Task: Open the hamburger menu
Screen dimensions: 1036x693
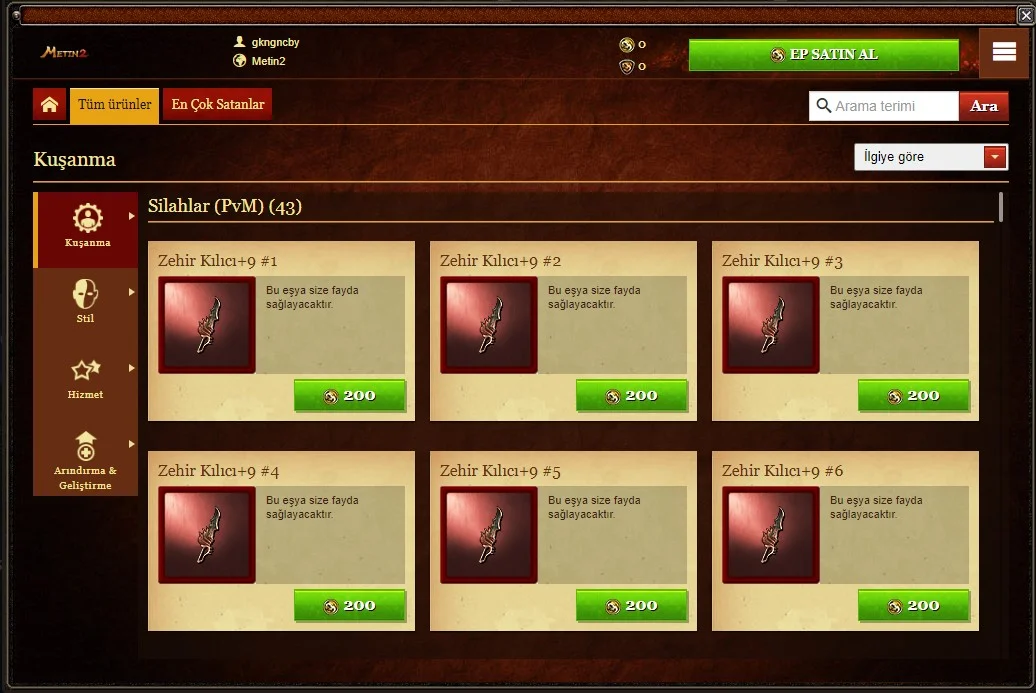Action: [1003, 53]
